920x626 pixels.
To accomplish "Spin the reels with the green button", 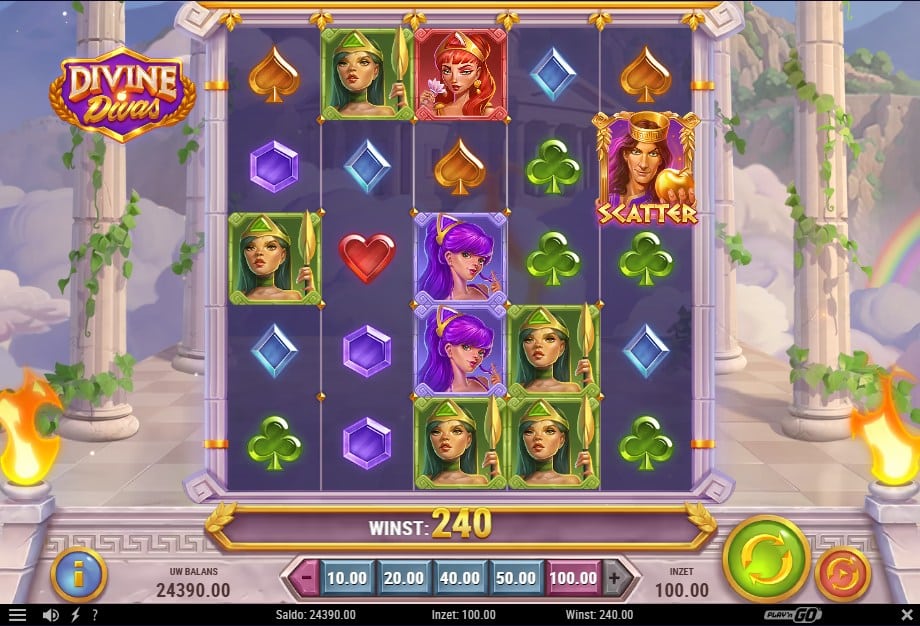I will pyautogui.click(x=766, y=560).
